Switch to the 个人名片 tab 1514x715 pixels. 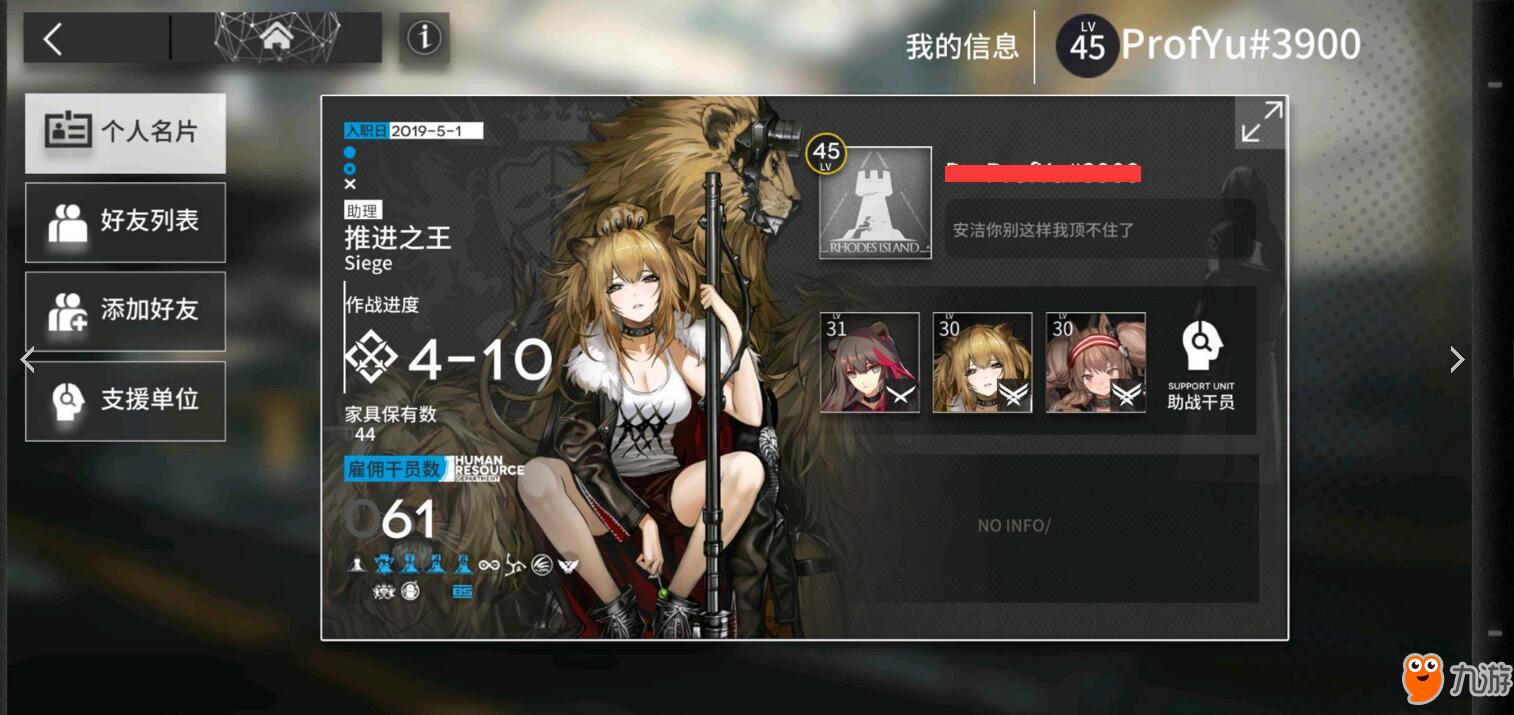coord(125,132)
